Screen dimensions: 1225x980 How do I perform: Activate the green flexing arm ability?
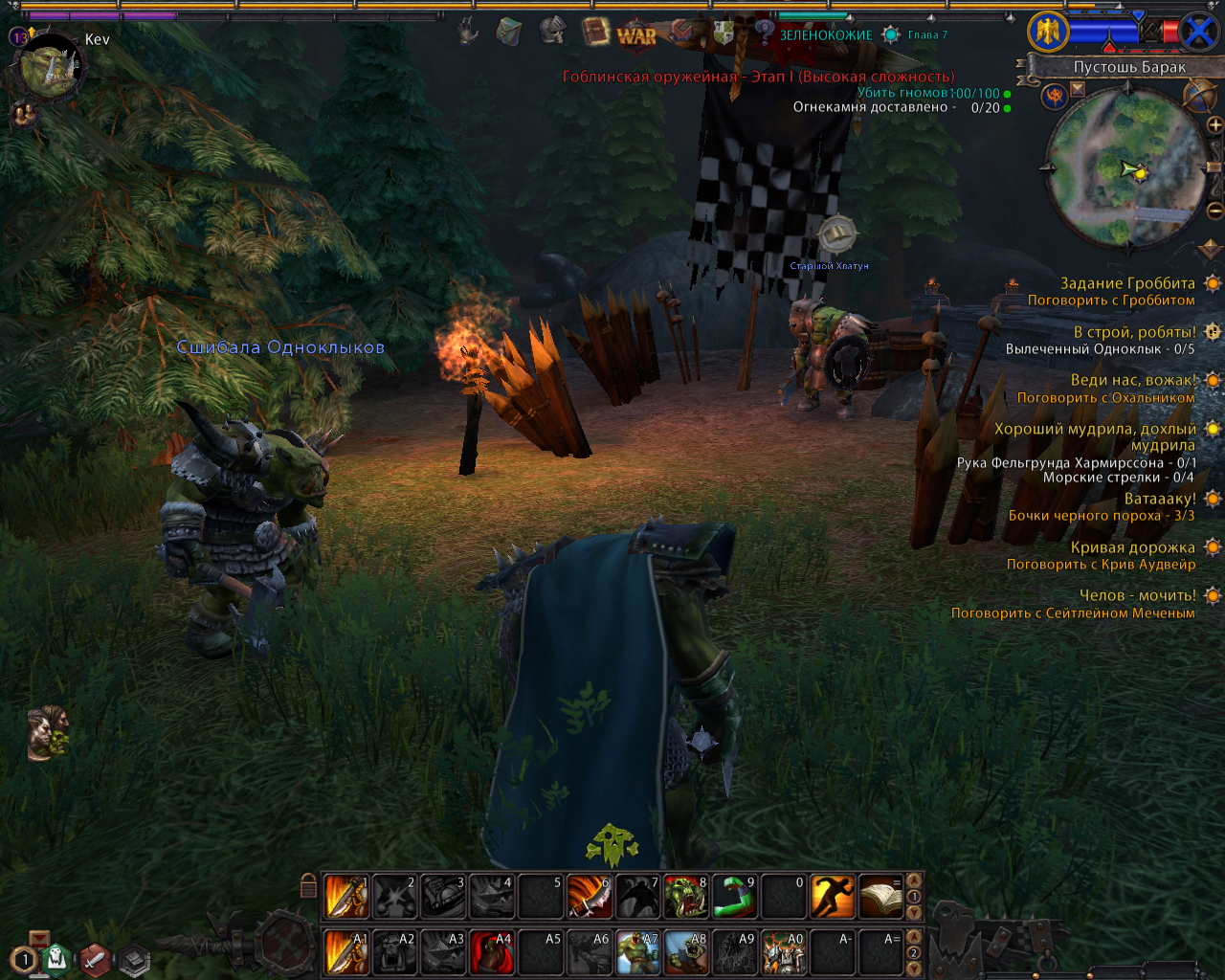click(x=735, y=897)
